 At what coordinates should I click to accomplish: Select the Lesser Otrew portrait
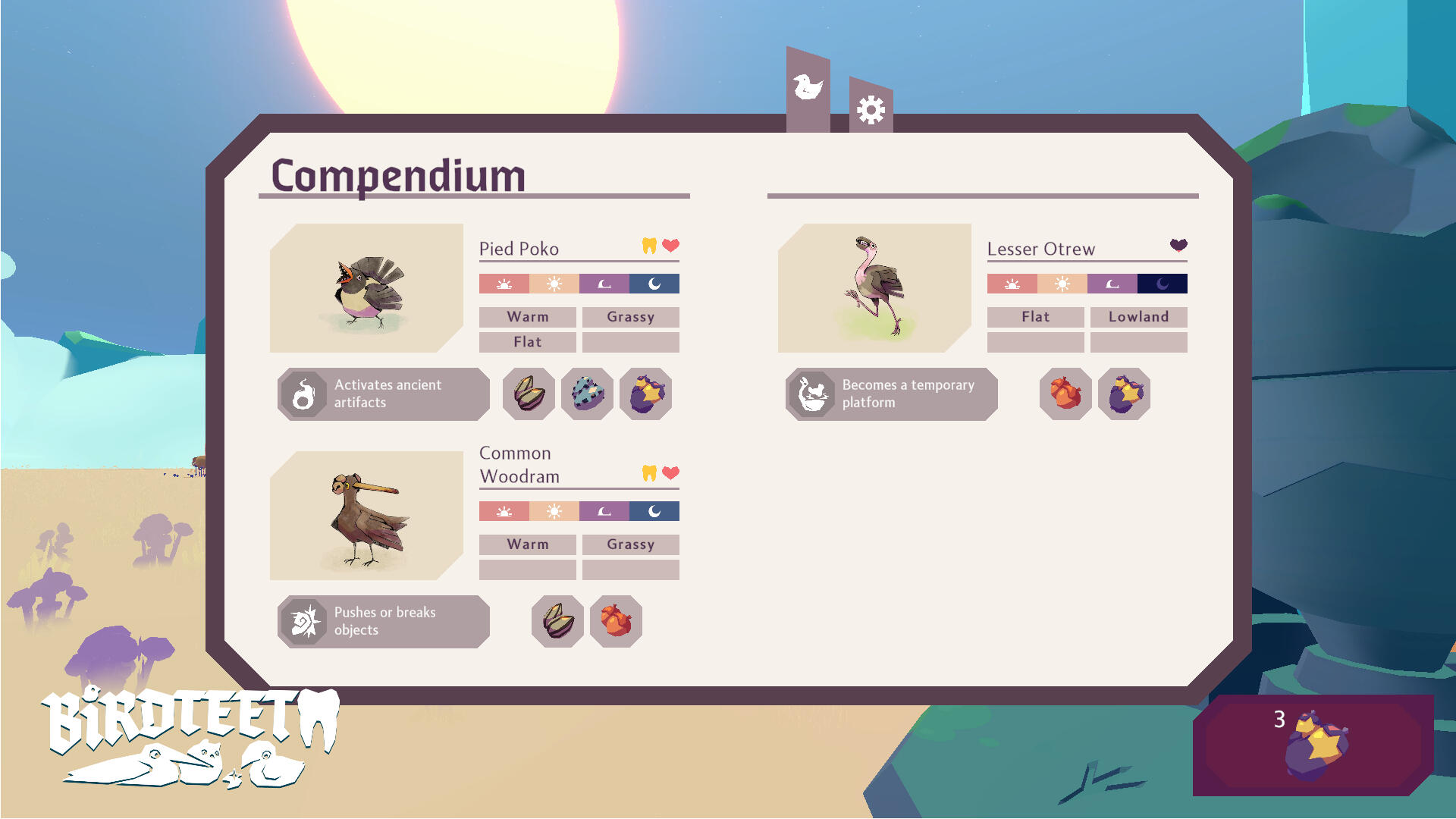(x=874, y=288)
